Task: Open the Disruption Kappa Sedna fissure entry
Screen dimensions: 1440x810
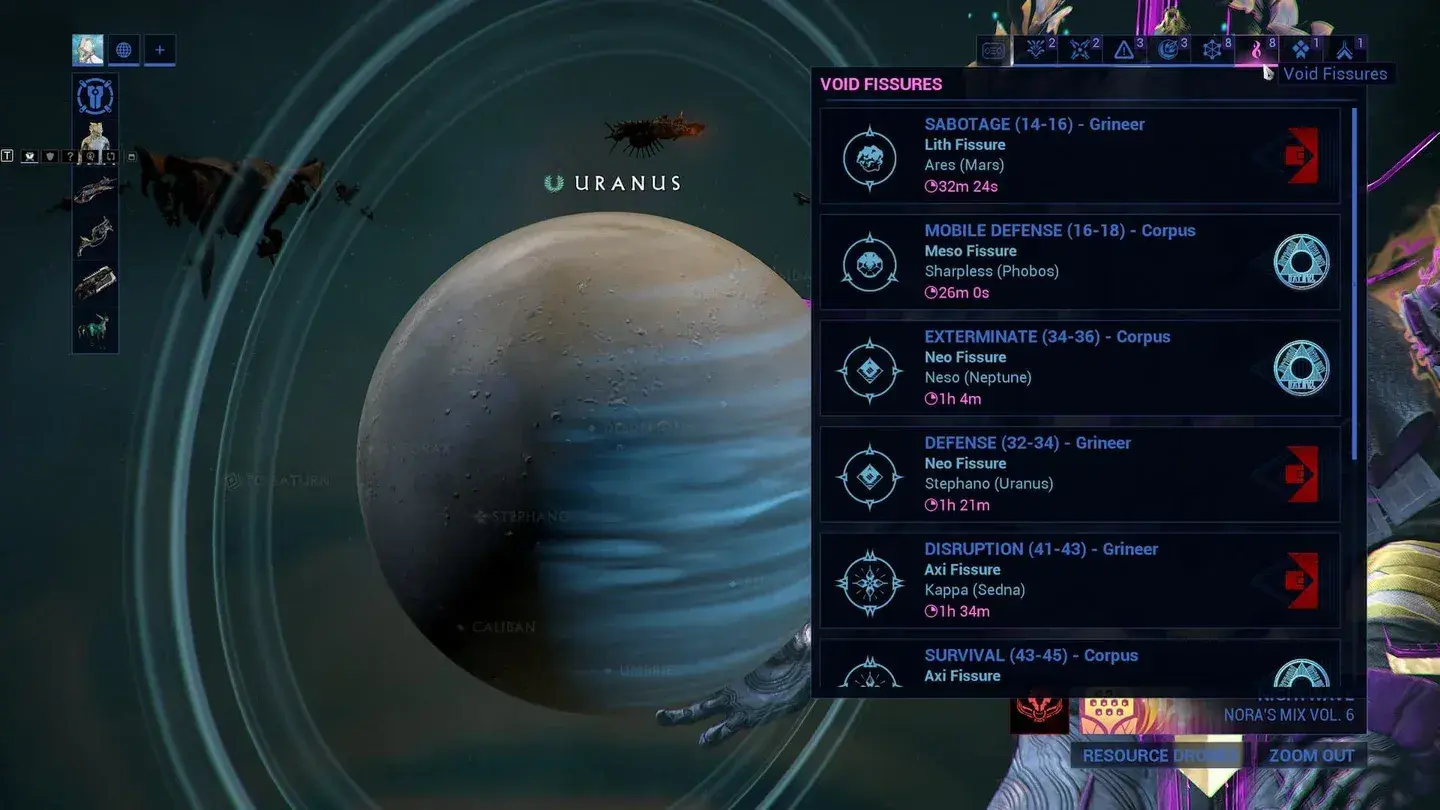Action: 1080,579
